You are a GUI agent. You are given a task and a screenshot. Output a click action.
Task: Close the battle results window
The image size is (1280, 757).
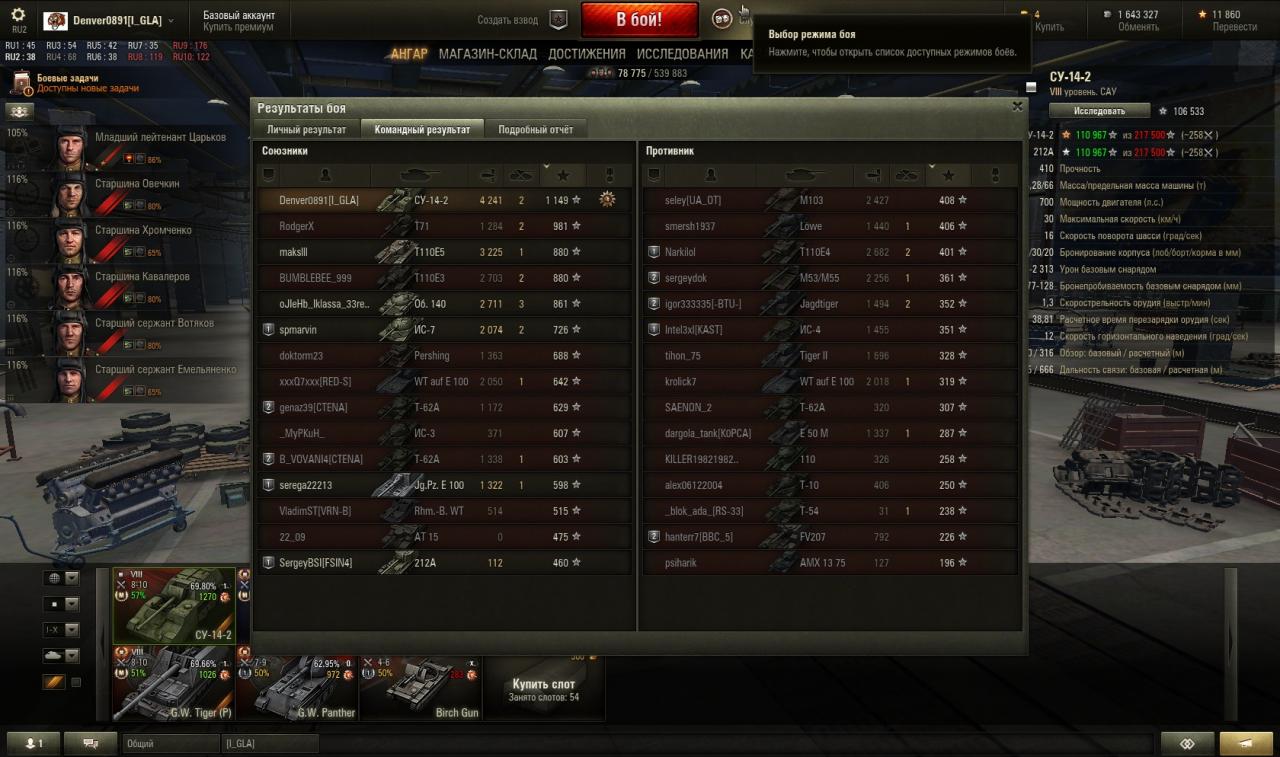click(1017, 106)
